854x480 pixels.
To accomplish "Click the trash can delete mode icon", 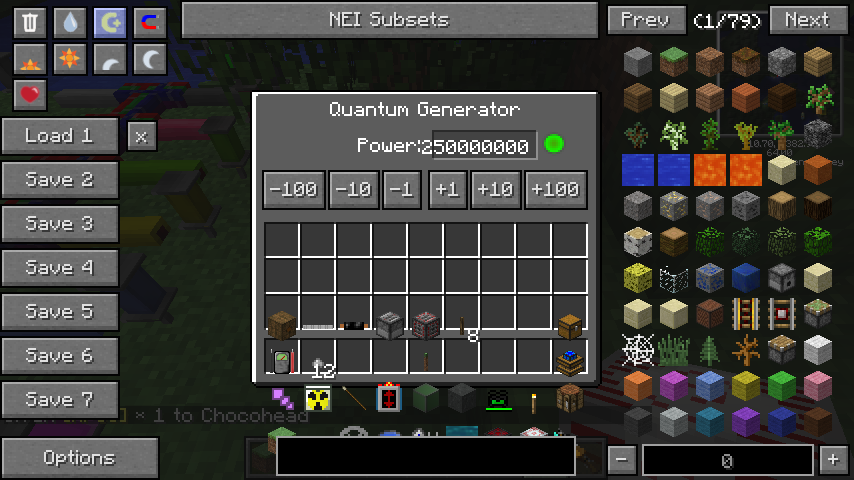I will 30,22.
